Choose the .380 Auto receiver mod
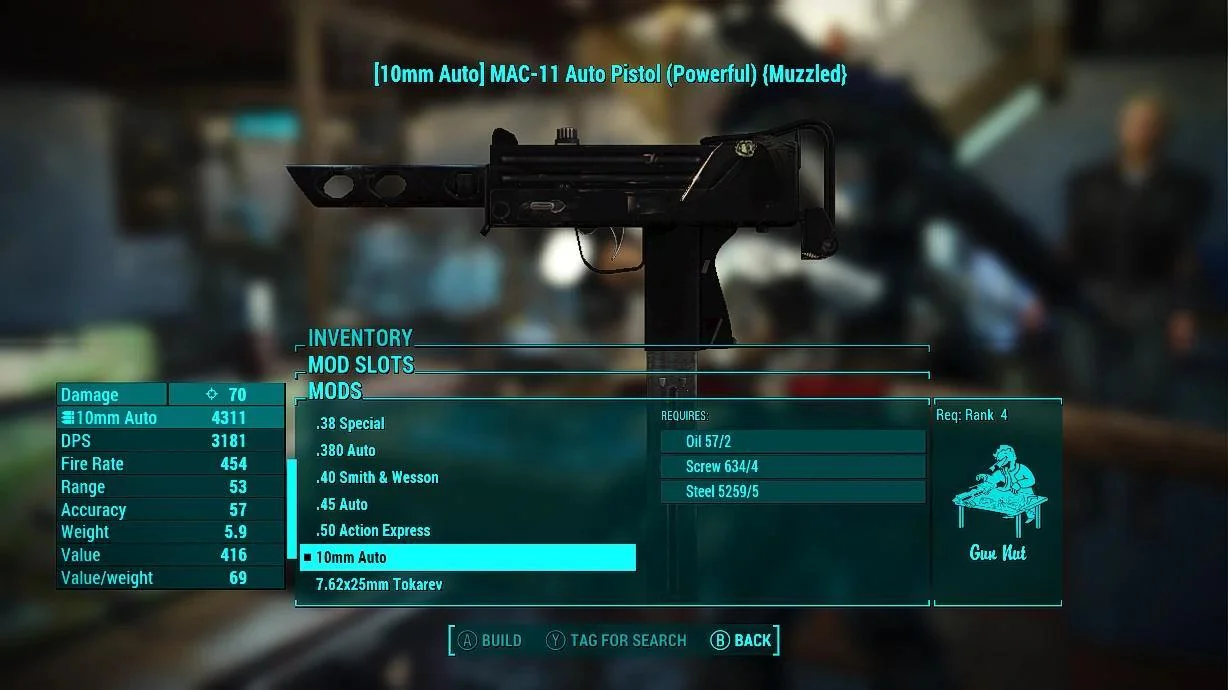Image resolution: width=1228 pixels, height=690 pixels. click(x=346, y=451)
